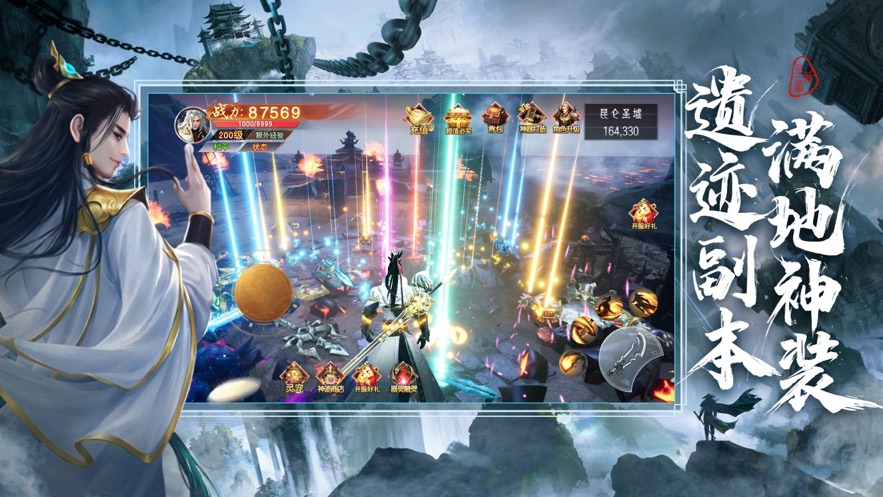This screenshot has height=497, width=883.
Task: Tap the scimitar basic attack button
Action: click(x=629, y=356)
